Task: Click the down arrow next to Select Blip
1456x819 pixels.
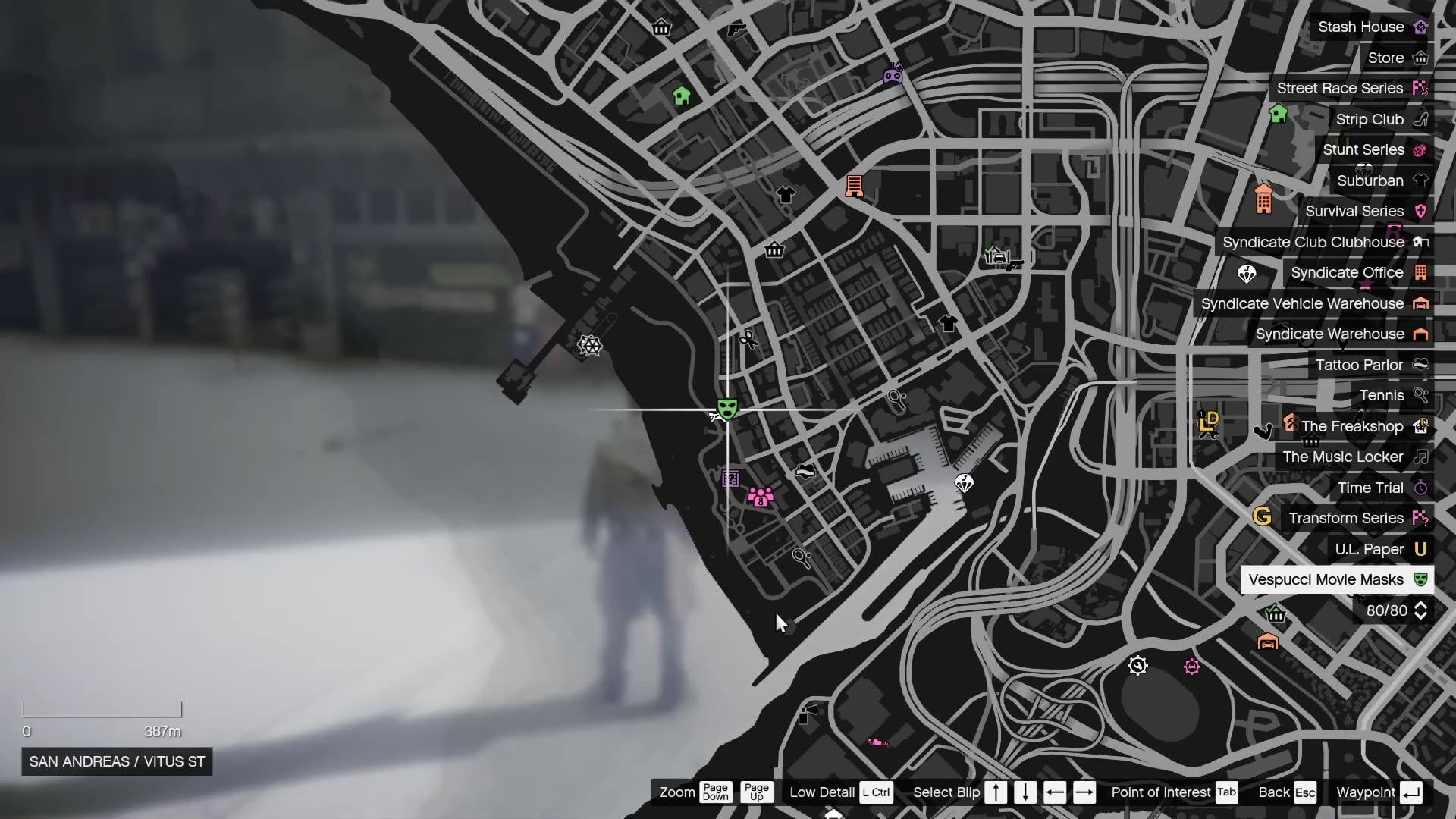Action: coord(1025,792)
